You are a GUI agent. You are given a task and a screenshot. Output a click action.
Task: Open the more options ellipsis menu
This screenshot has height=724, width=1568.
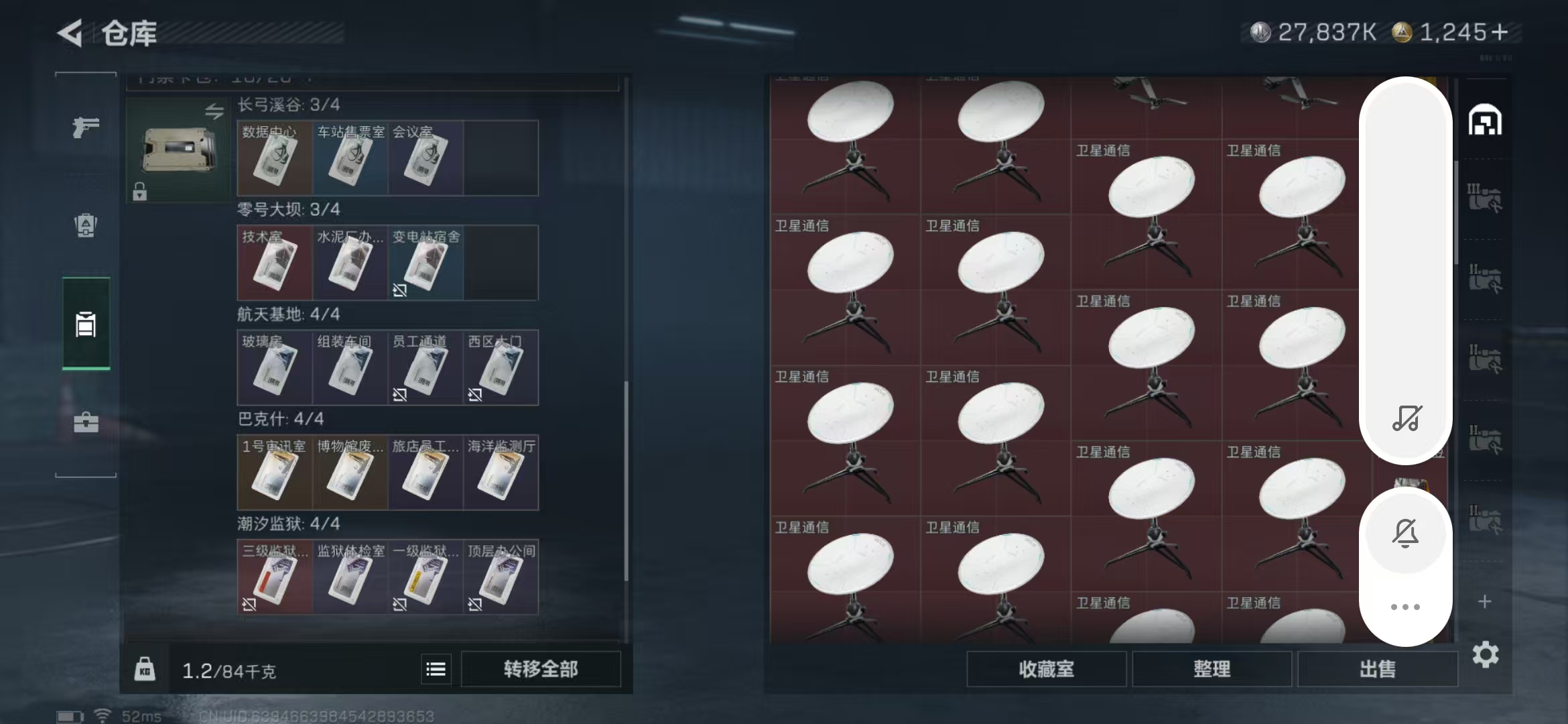1405,607
